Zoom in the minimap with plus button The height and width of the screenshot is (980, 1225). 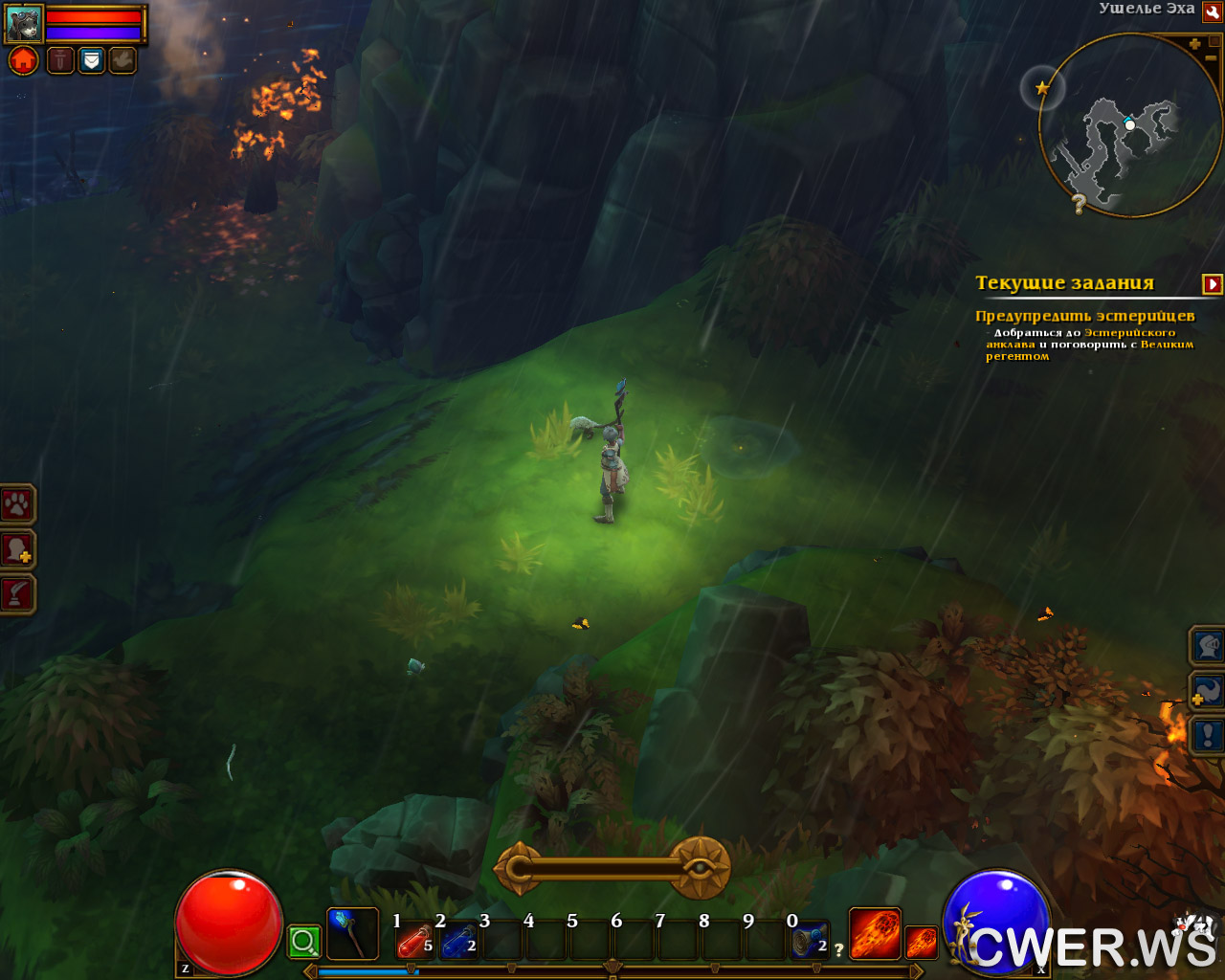[1194, 44]
